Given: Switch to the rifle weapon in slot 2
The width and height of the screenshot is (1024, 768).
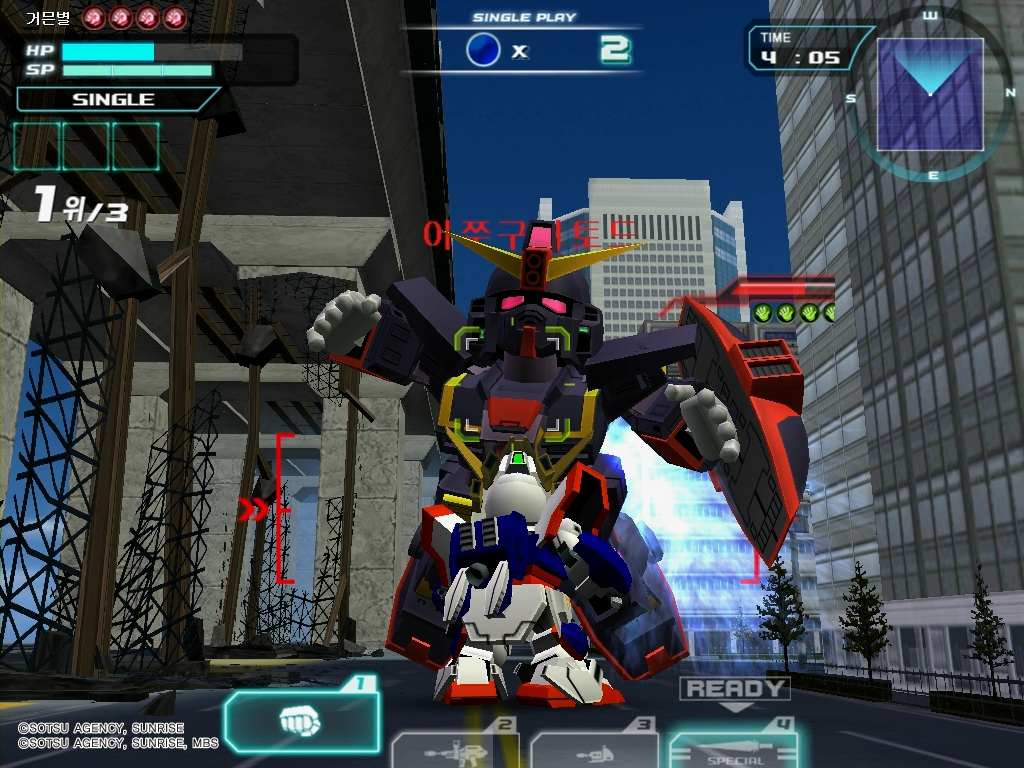Looking at the screenshot, I should (x=455, y=748).
